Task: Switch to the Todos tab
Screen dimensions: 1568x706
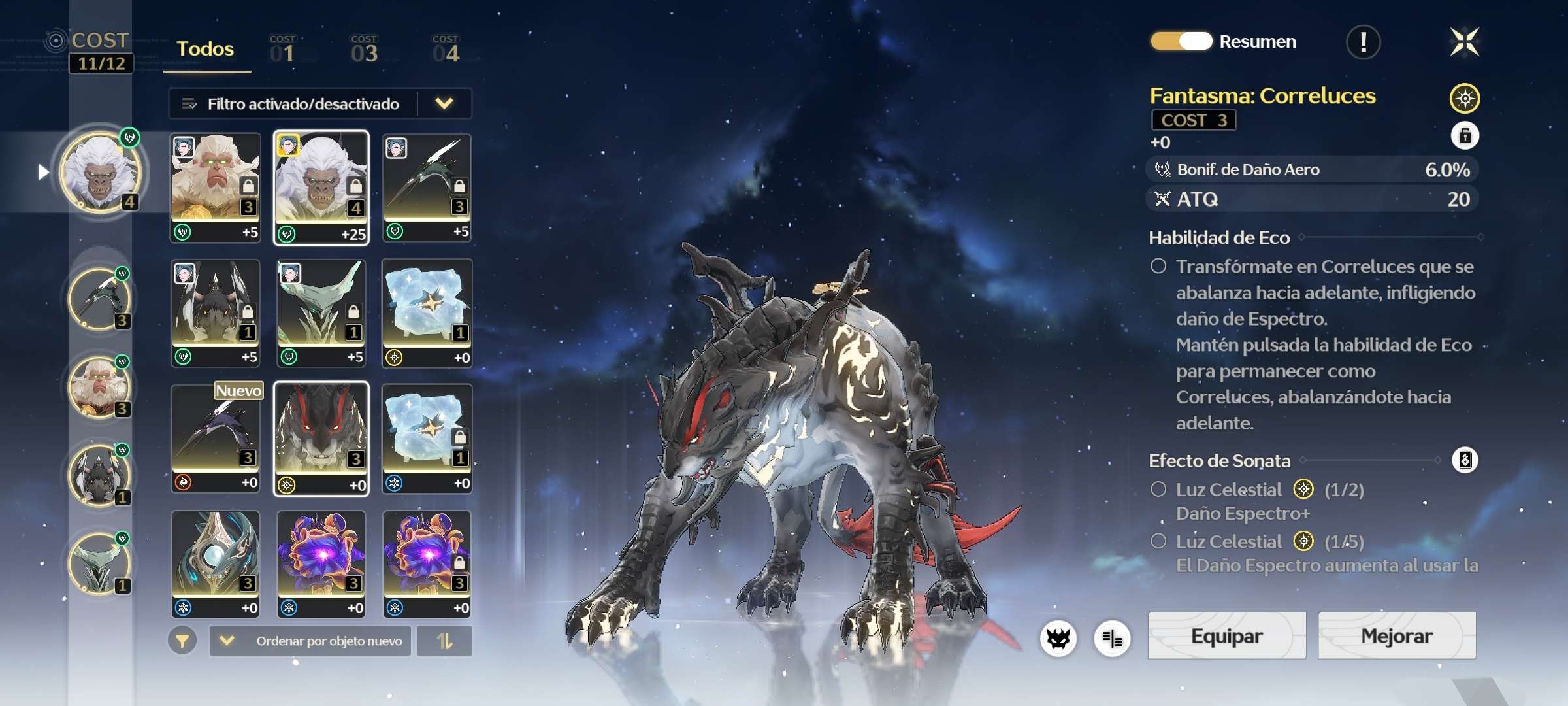Action: [205, 49]
